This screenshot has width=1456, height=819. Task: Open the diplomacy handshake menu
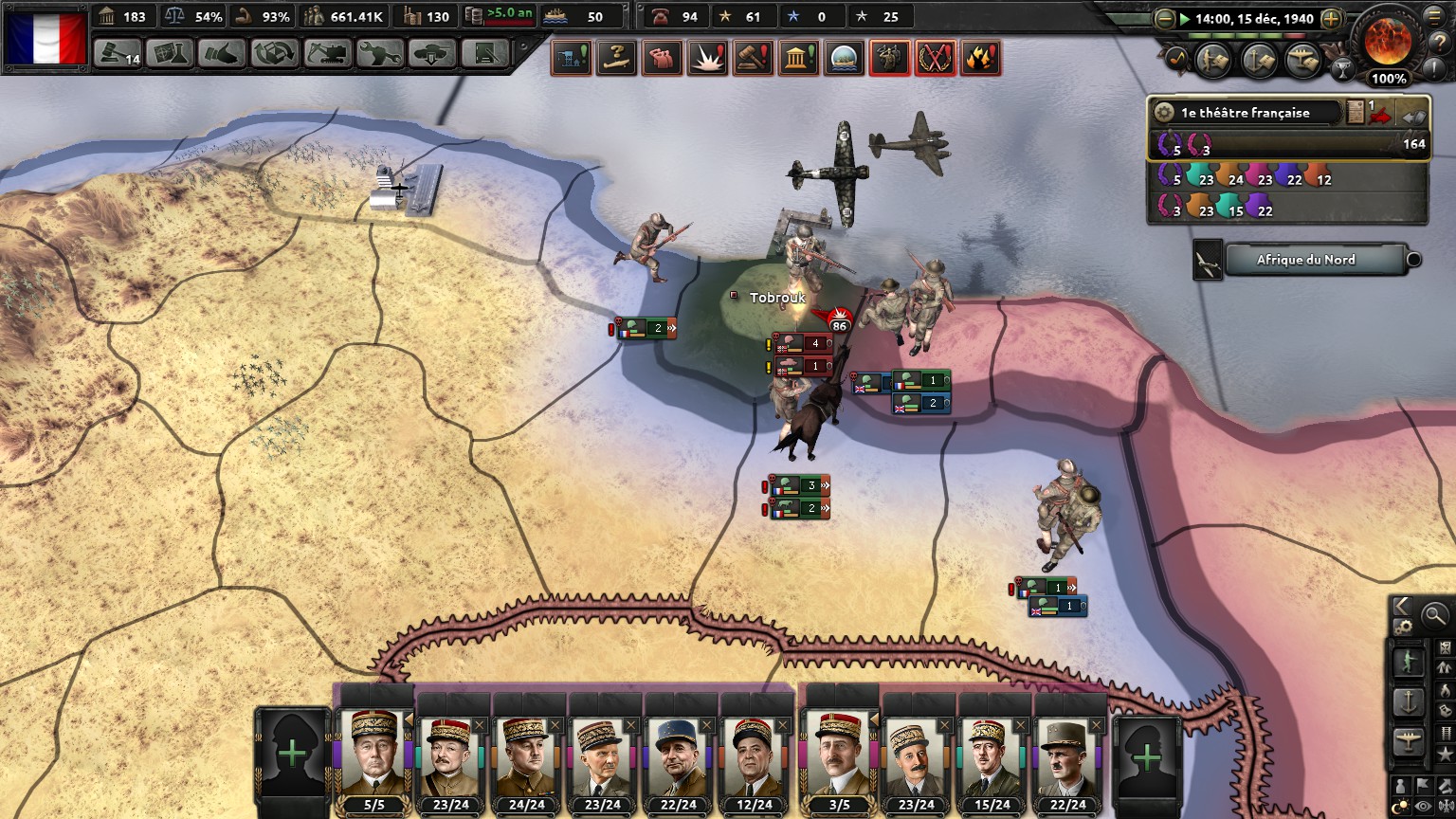click(x=222, y=53)
